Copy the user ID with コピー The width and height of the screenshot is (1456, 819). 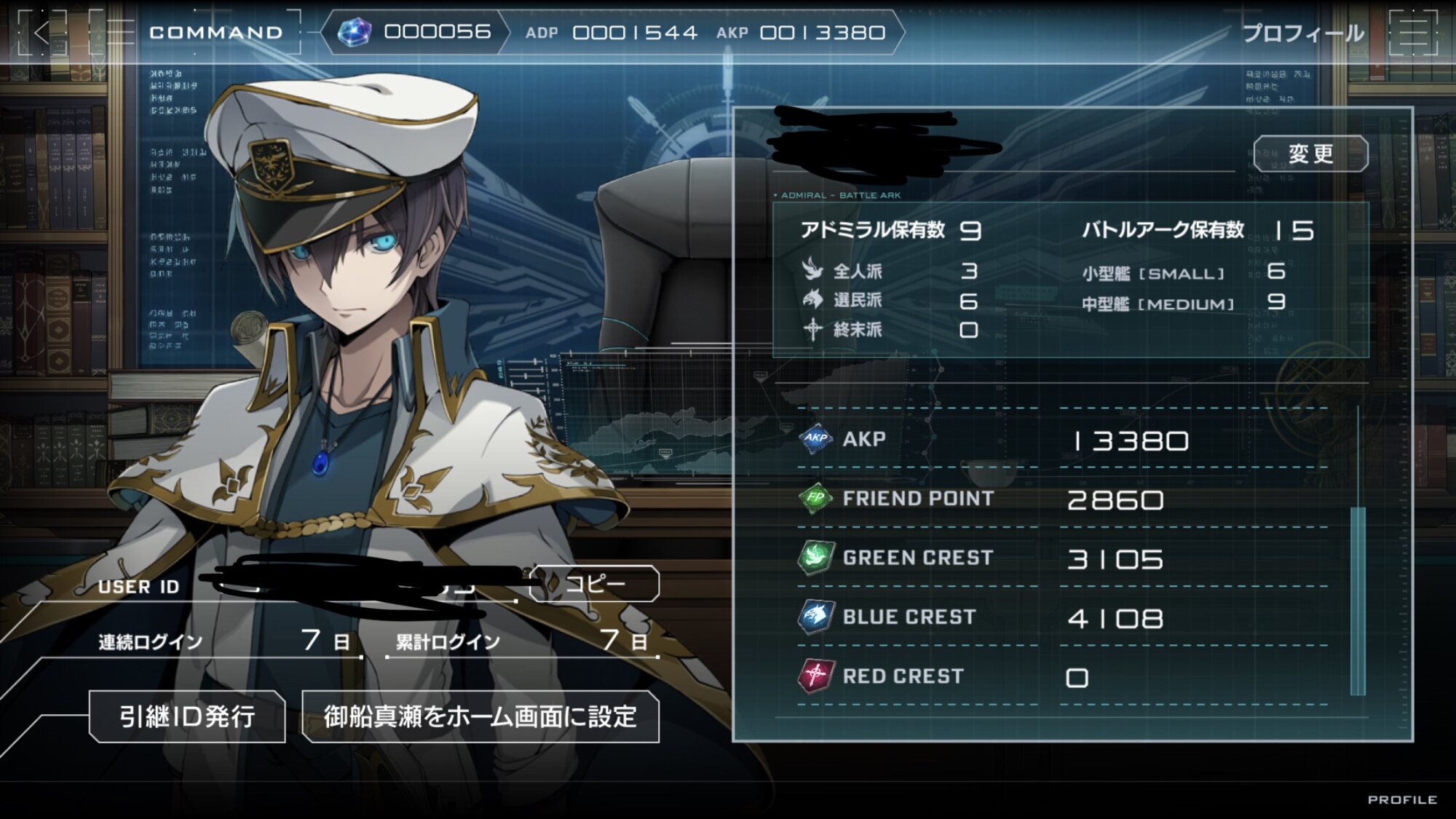595,584
